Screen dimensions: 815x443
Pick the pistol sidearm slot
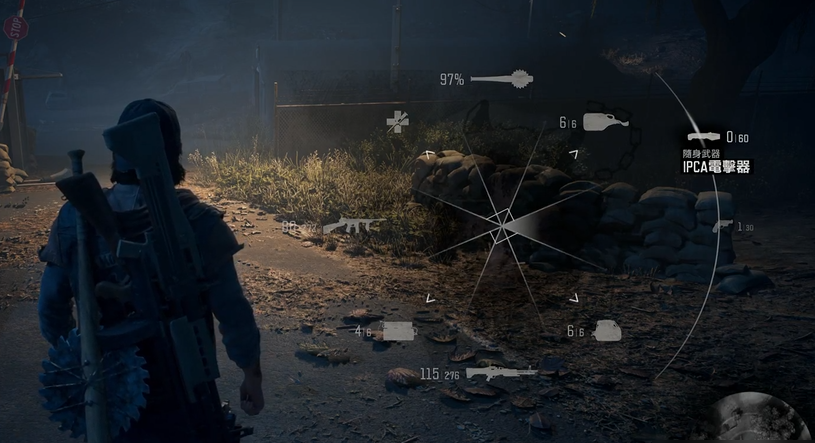click(x=723, y=226)
